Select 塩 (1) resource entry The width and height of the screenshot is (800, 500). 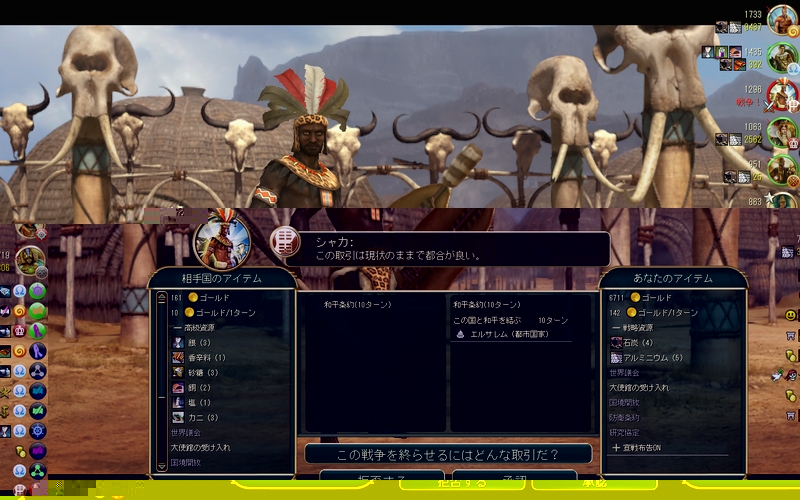click(x=196, y=402)
